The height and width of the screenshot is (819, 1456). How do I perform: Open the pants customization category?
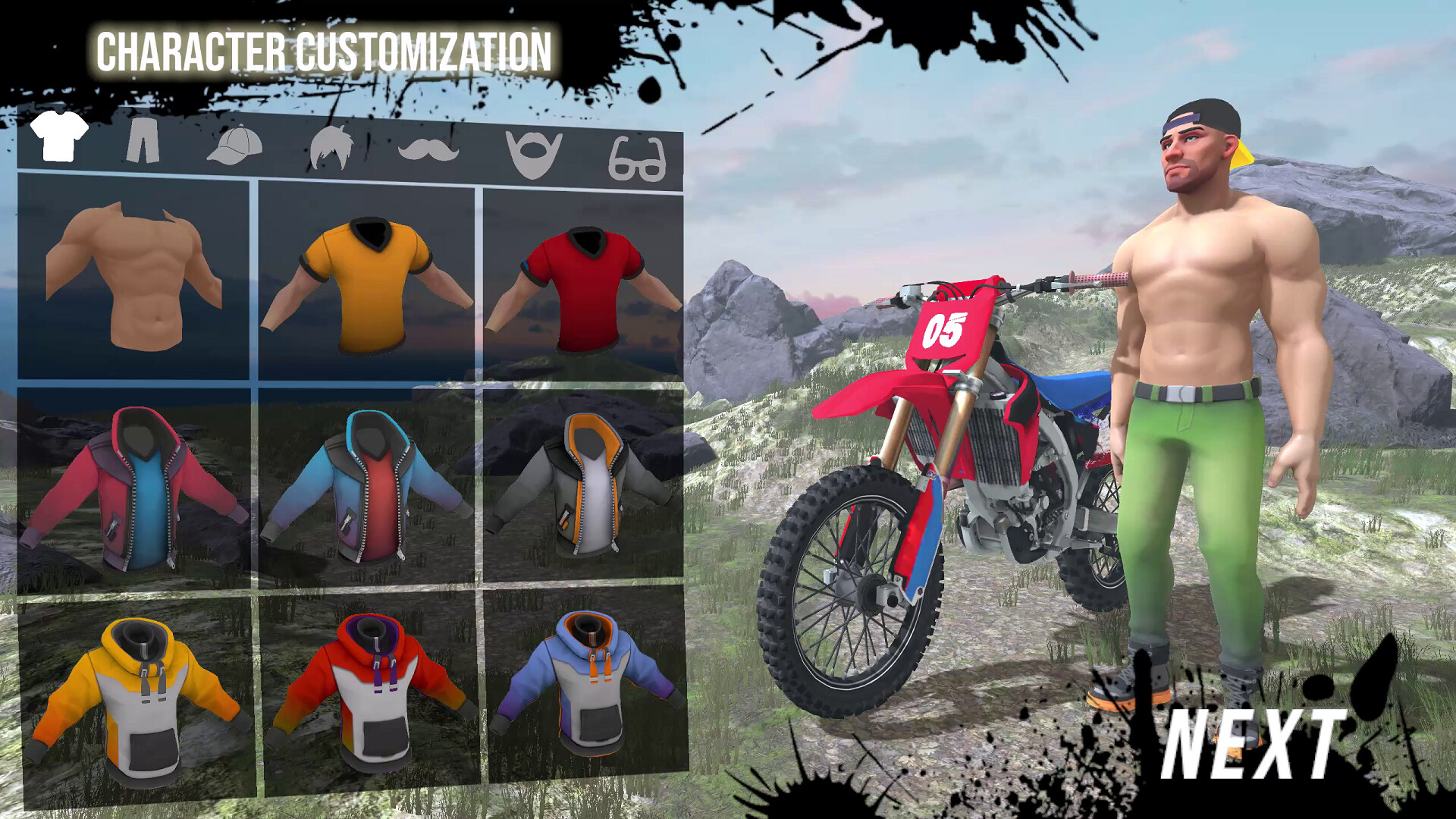pyautogui.click(x=144, y=140)
